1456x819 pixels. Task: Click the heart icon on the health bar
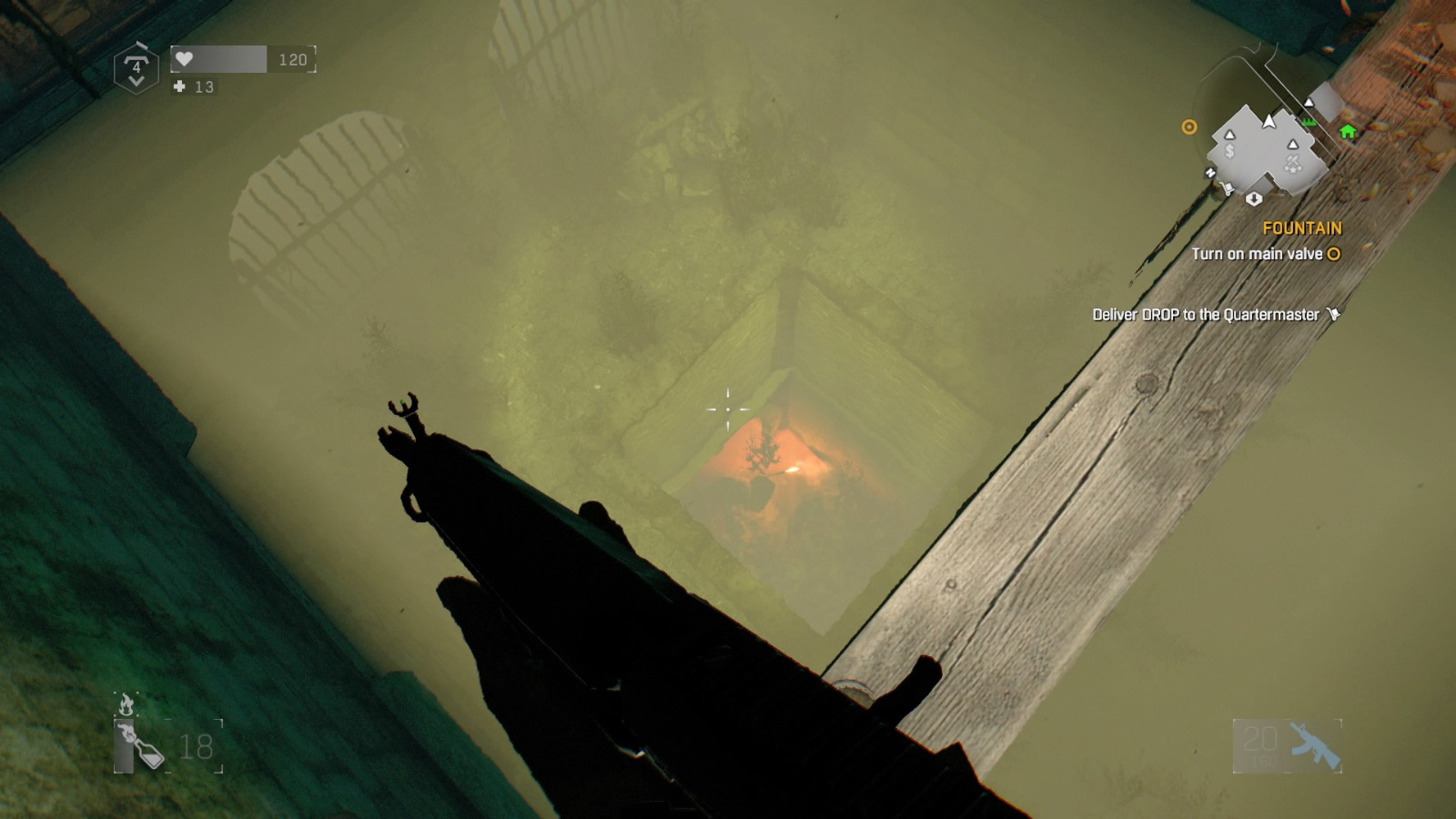coord(184,58)
